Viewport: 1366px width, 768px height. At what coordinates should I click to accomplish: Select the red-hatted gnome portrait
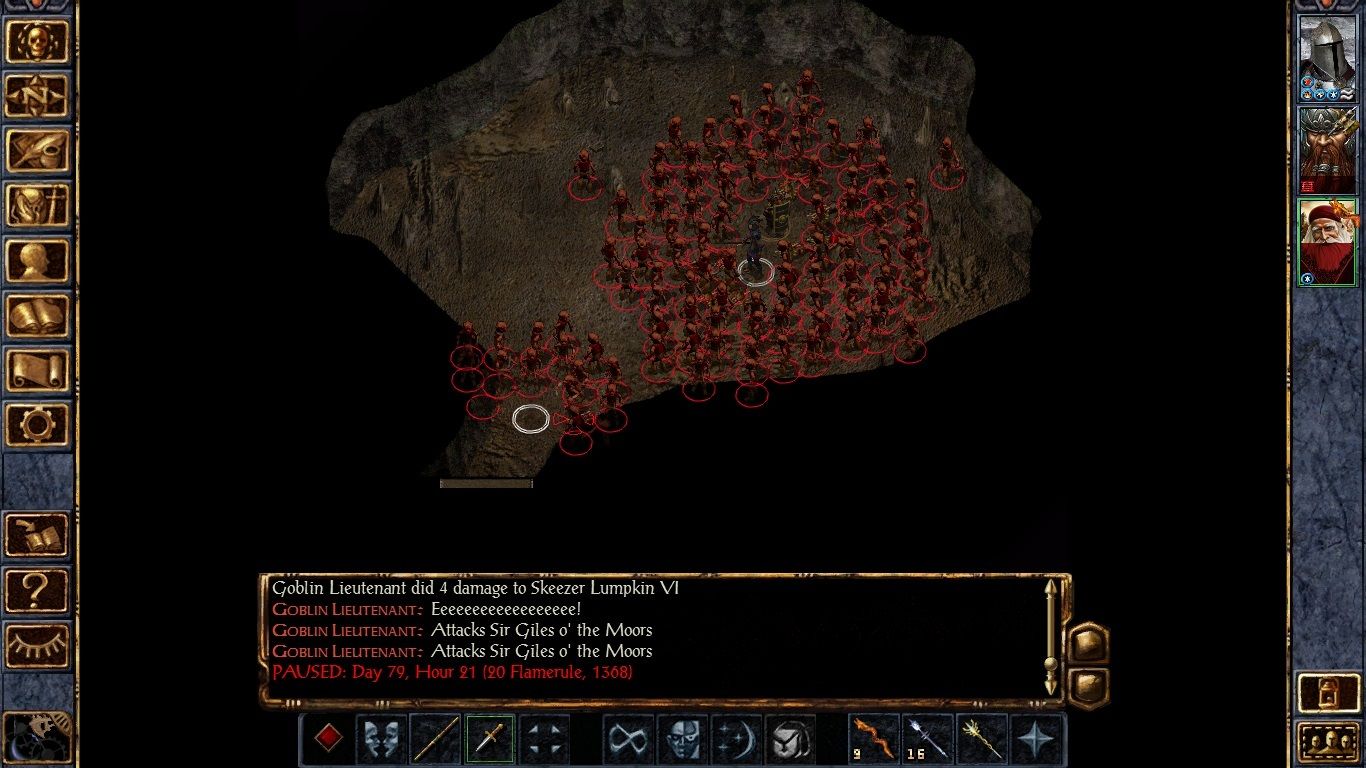pyautogui.click(x=1326, y=241)
